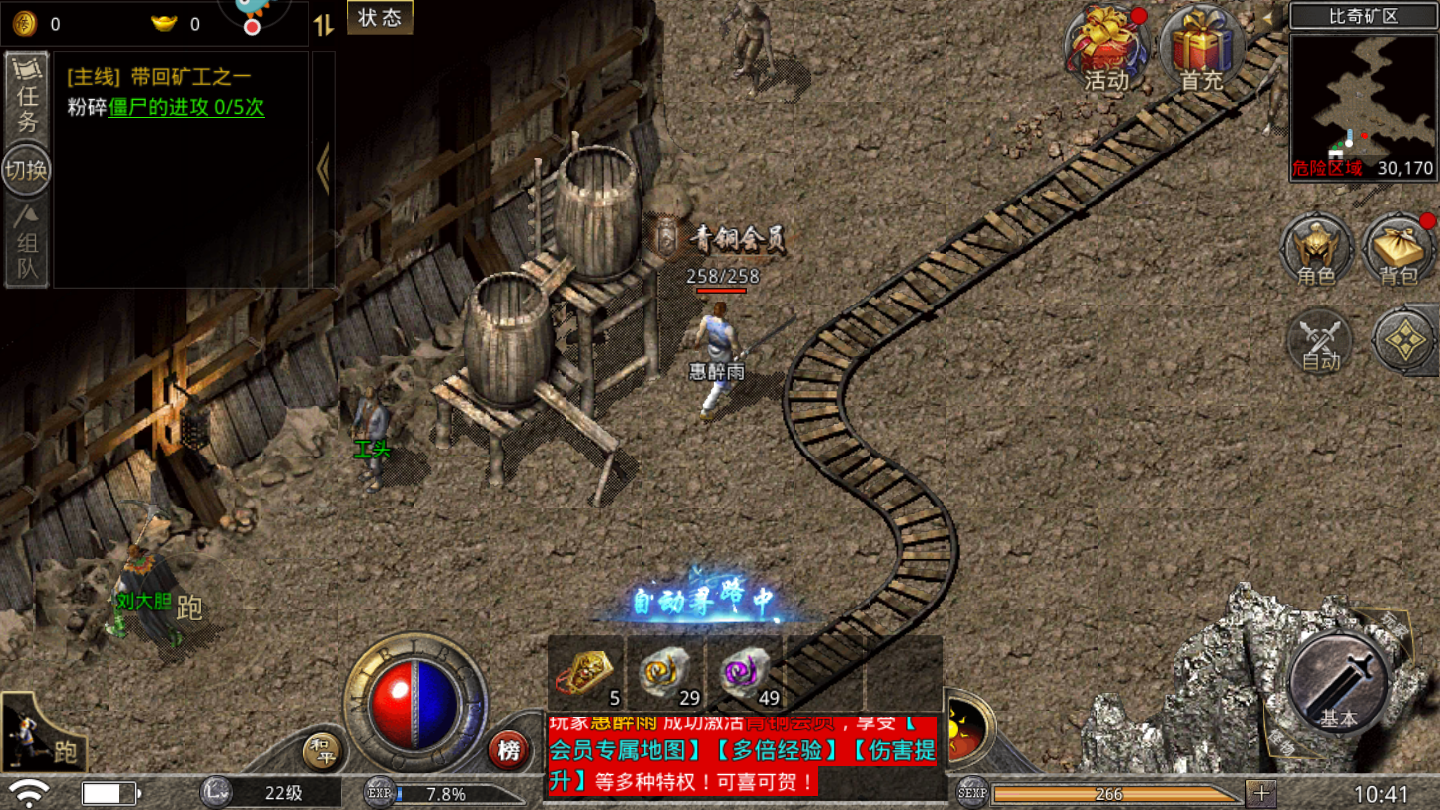Collapse the quest tracker panel arrow
Image resolution: width=1440 pixels, height=810 pixels.
(x=323, y=168)
